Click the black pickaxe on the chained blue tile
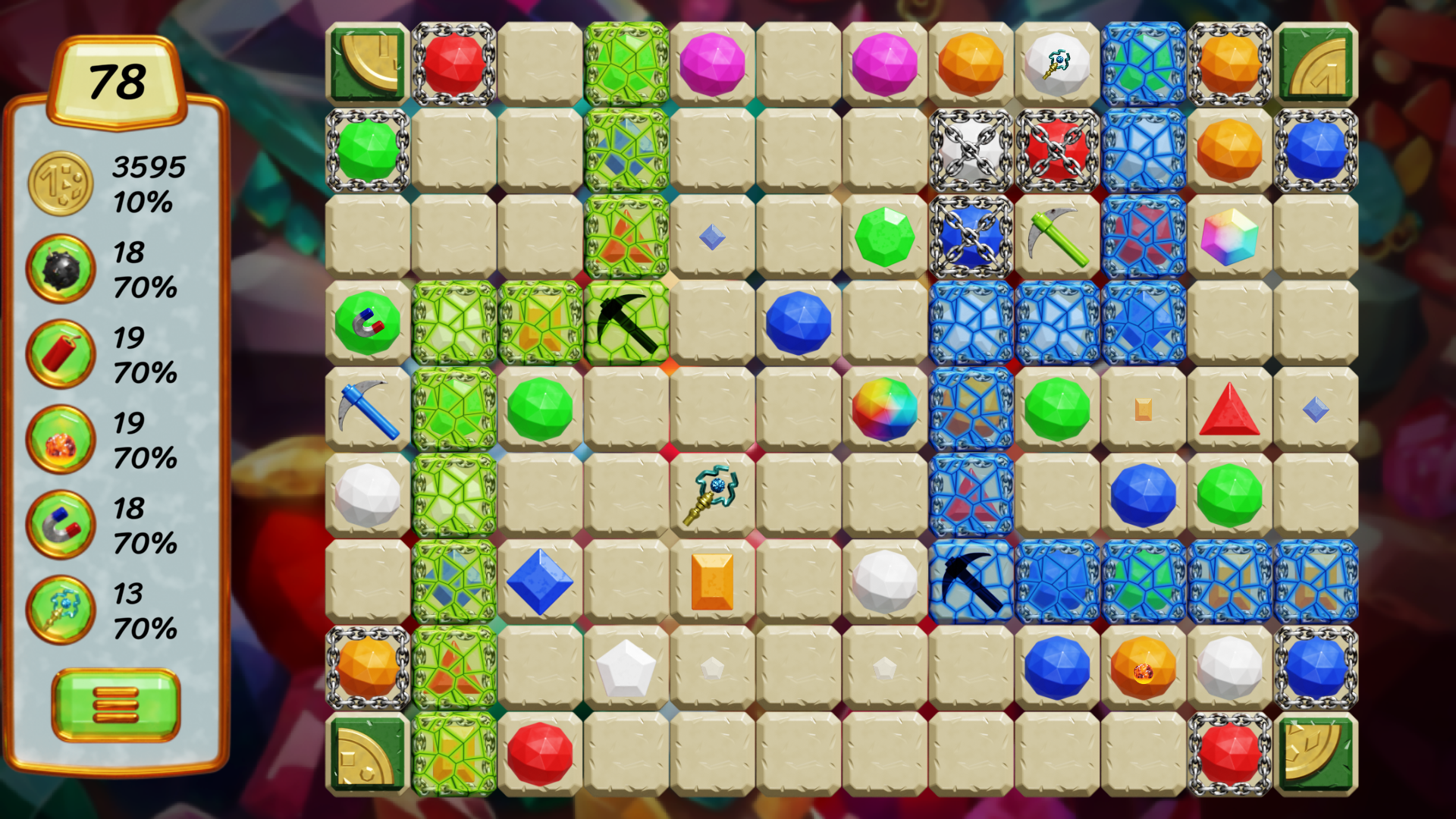The image size is (1456, 819). point(971,581)
